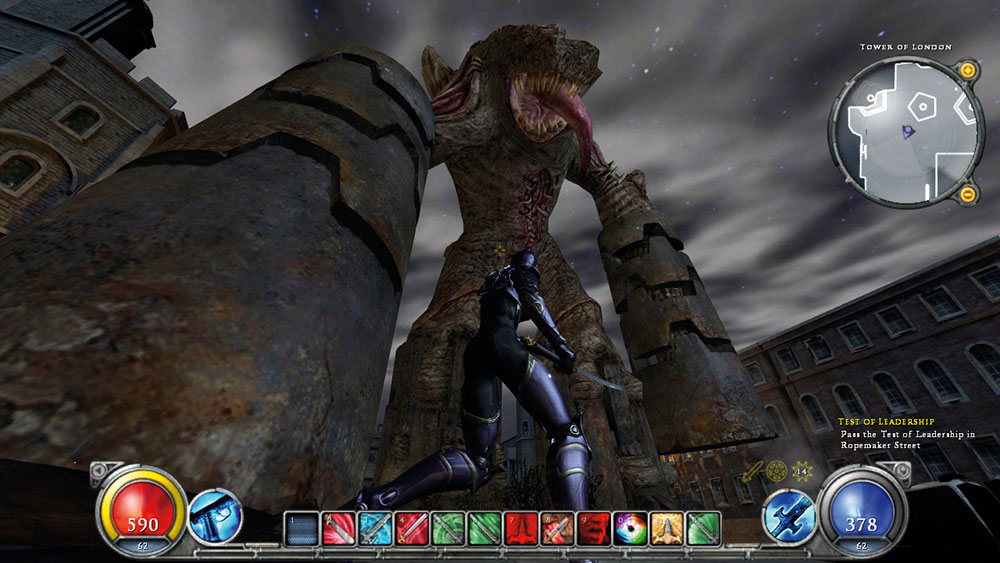This screenshot has height=563, width=1000.
Task: Click the minimap's zoom-out minus button
Action: point(967,193)
